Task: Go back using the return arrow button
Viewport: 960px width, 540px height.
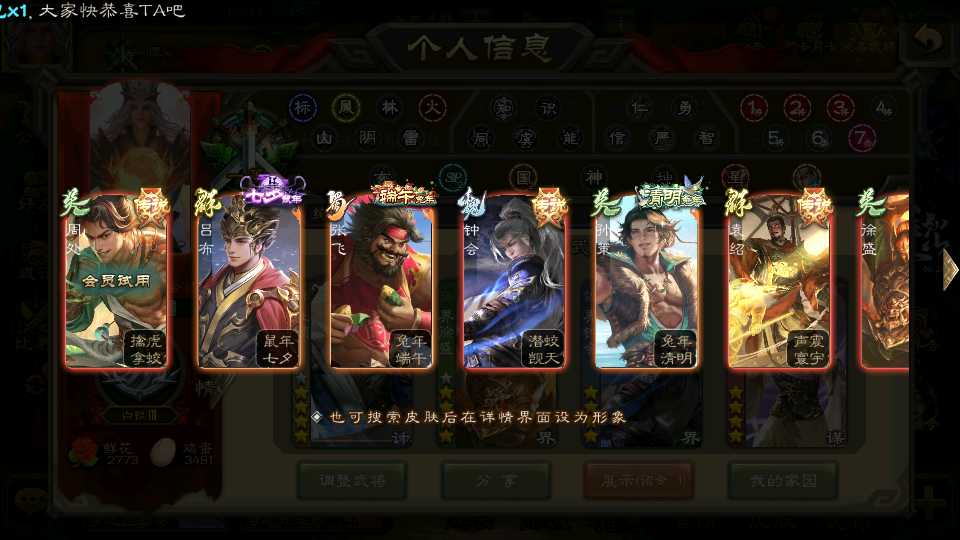Action: [927, 41]
